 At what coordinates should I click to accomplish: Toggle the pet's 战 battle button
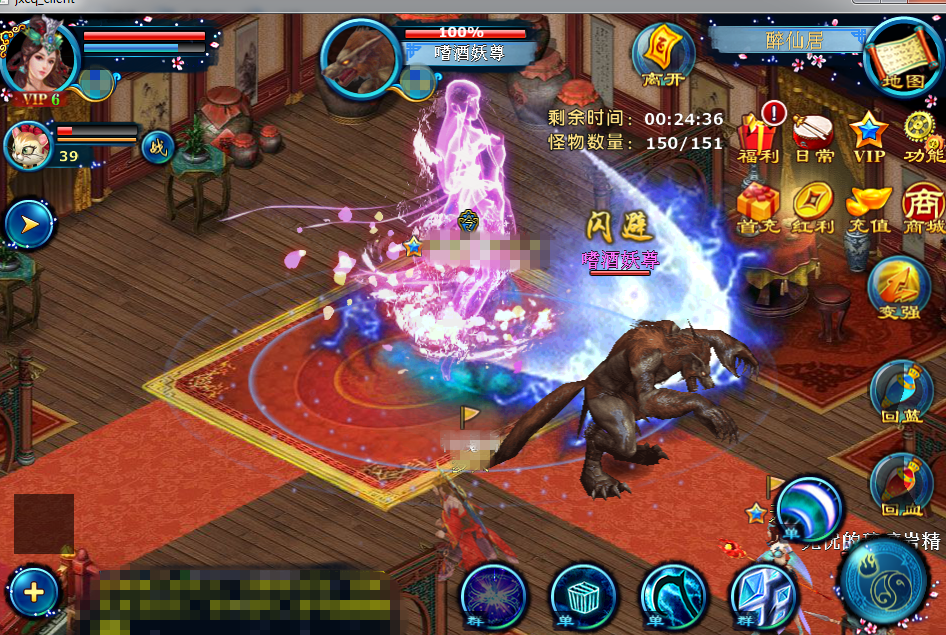pyautogui.click(x=157, y=148)
